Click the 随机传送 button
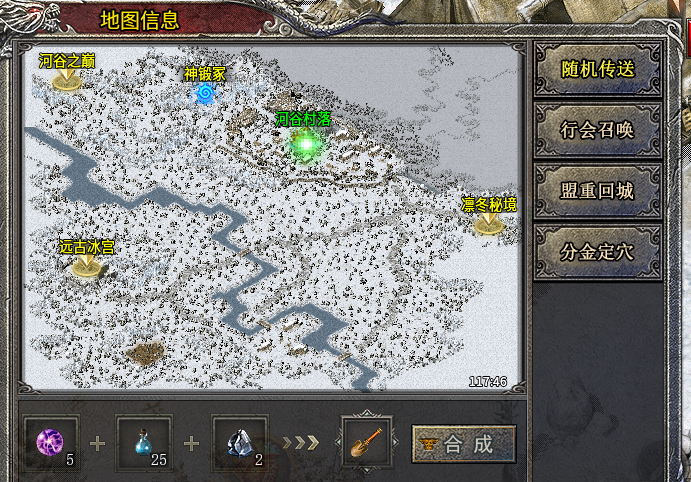The height and width of the screenshot is (482, 691). pyautogui.click(x=597, y=69)
